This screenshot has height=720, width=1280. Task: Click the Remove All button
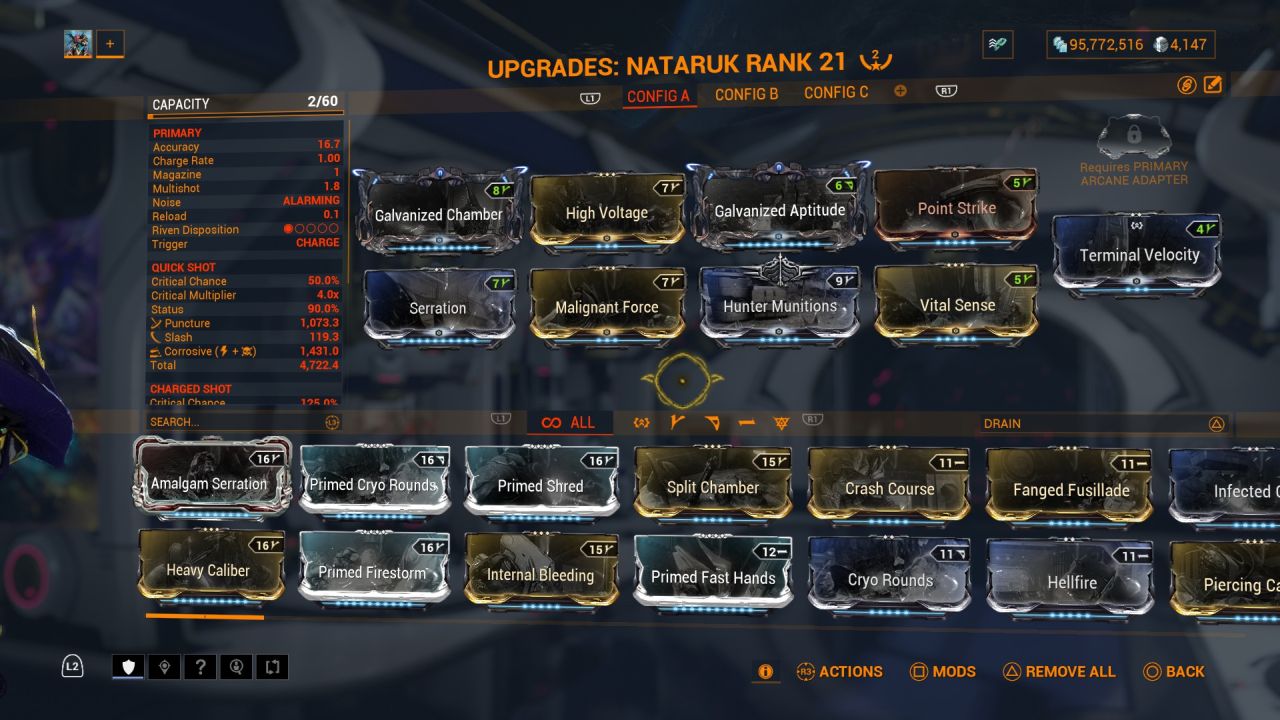pyautogui.click(x=1059, y=672)
